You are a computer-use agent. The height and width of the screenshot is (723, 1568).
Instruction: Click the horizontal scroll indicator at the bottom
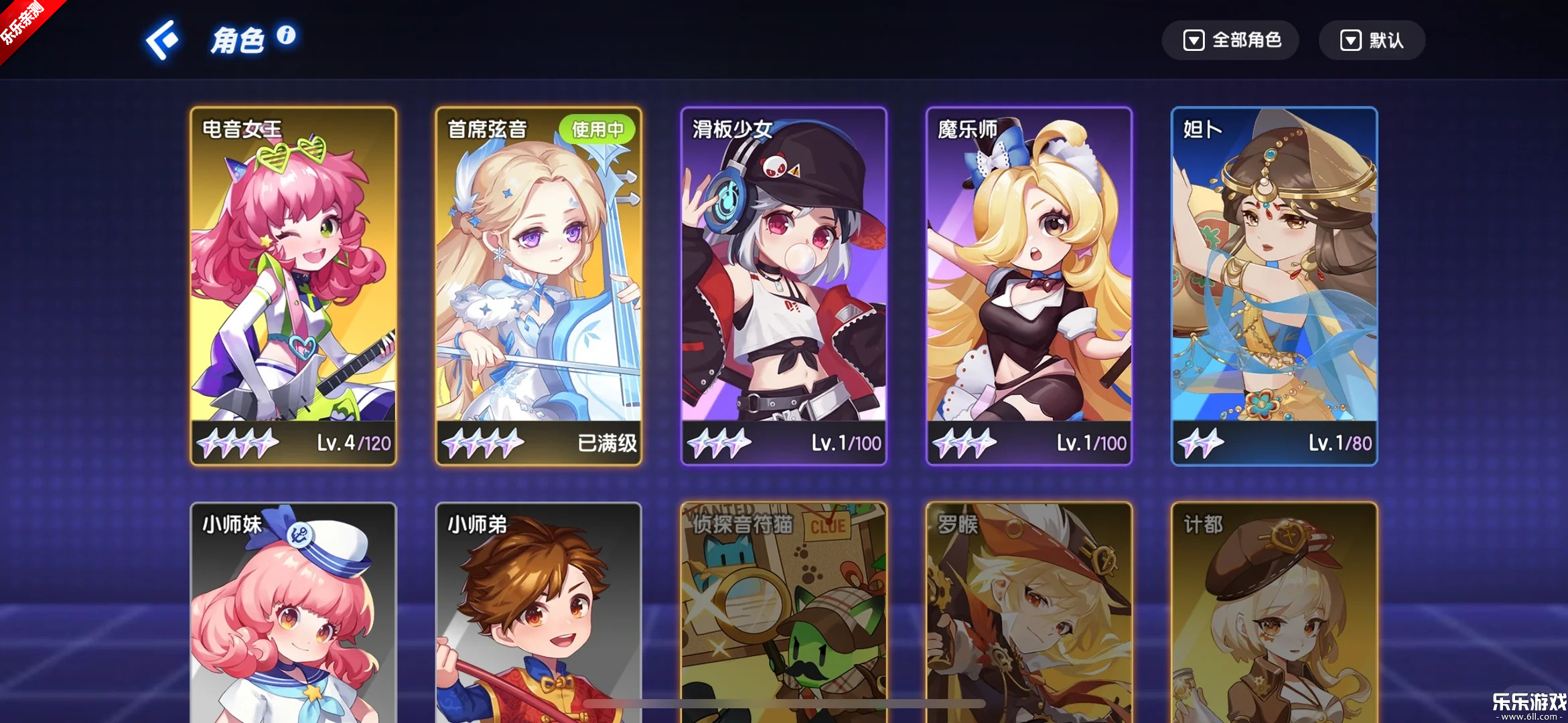tap(784, 704)
